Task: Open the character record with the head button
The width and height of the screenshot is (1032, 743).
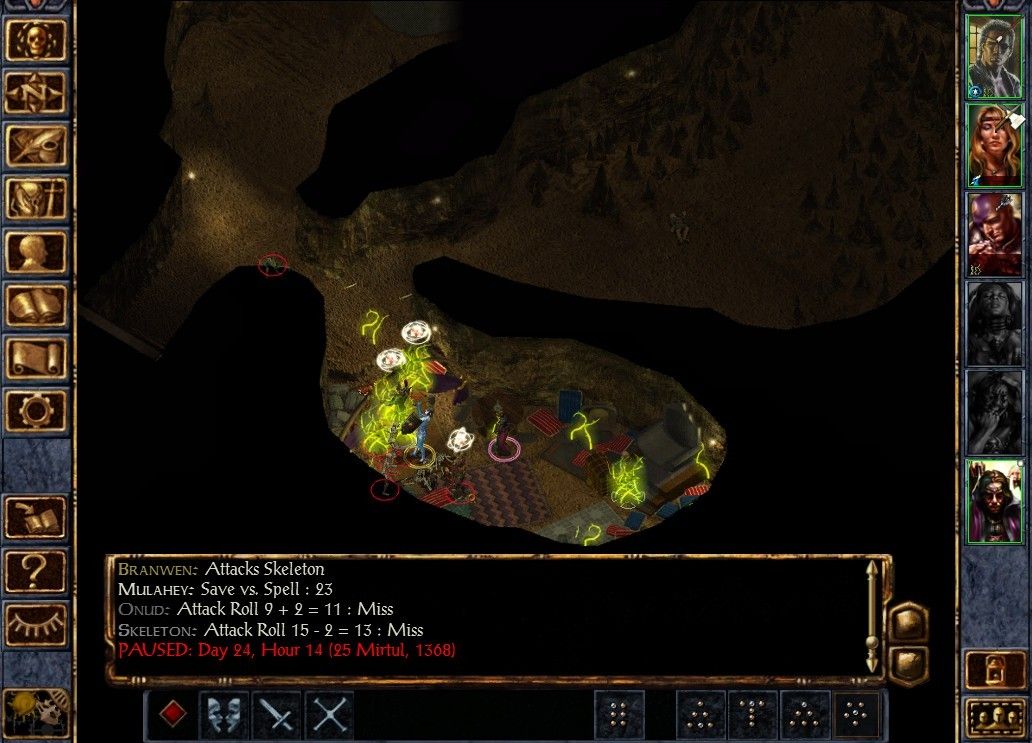Action: tap(37, 252)
